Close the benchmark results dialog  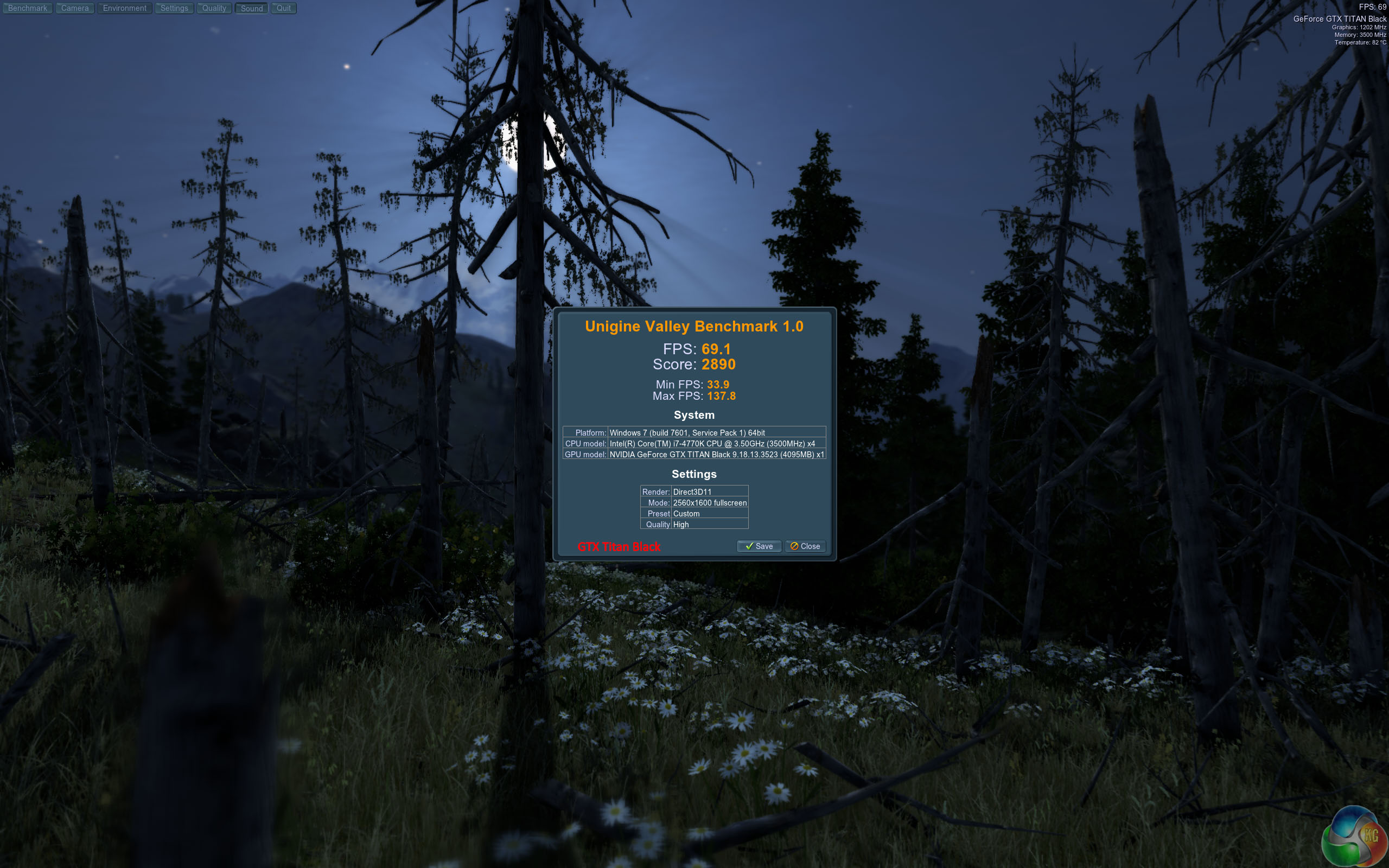tap(805, 546)
